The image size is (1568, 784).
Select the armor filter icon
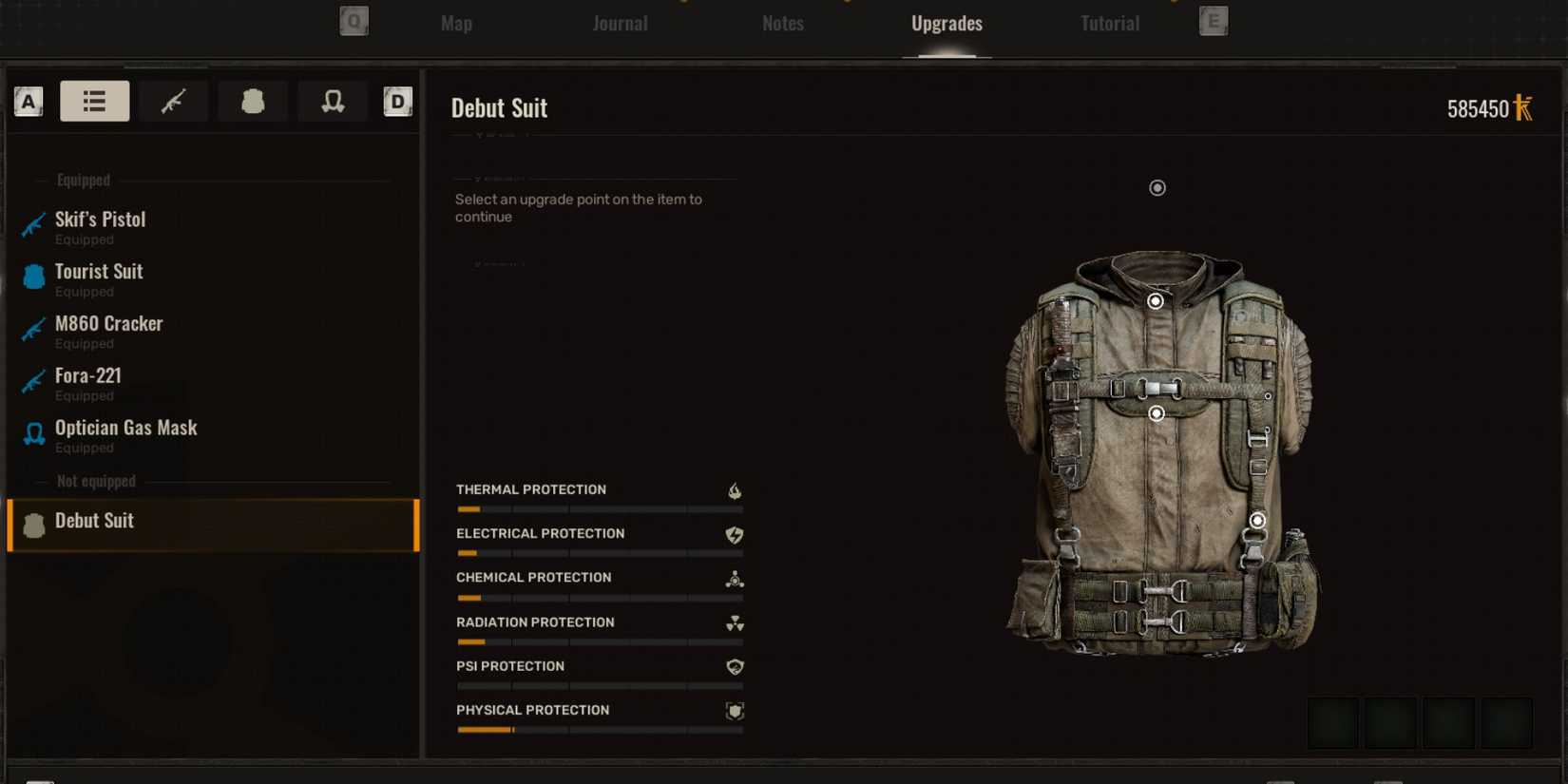[253, 101]
